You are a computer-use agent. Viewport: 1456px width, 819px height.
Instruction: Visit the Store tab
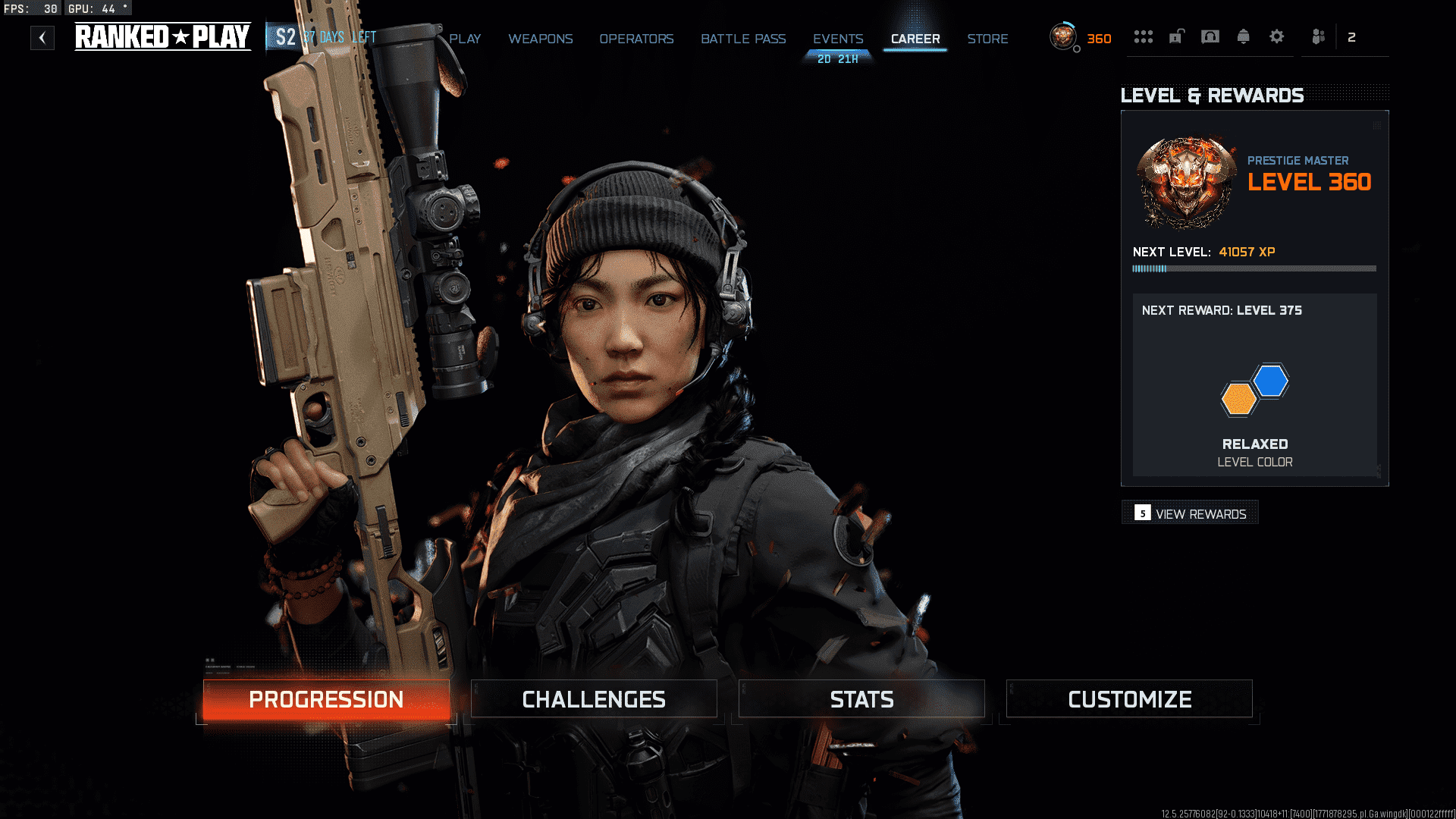[x=987, y=39]
